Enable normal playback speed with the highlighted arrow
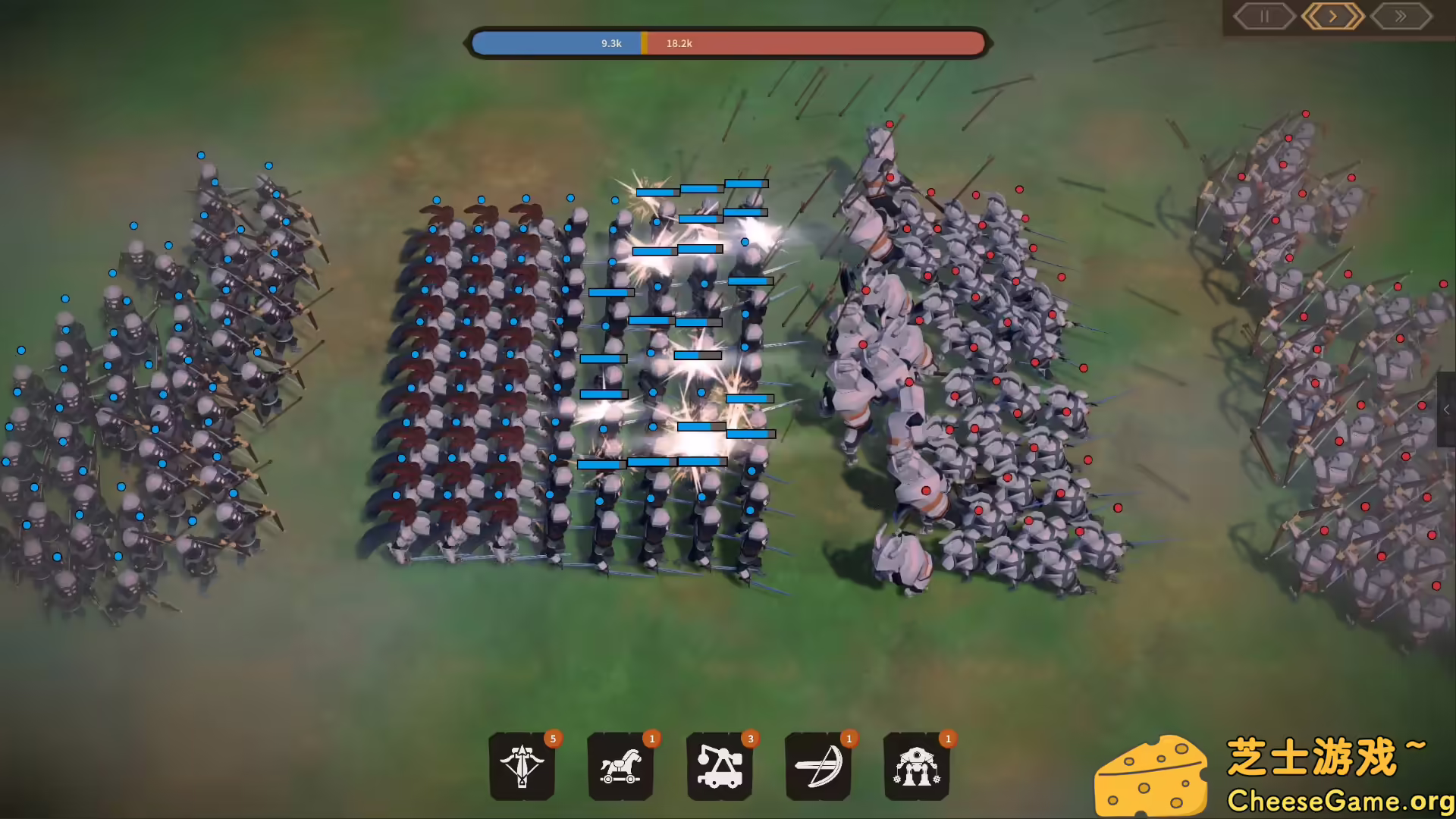Viewport: 1456px width, 819px height. coord(1333,16)
